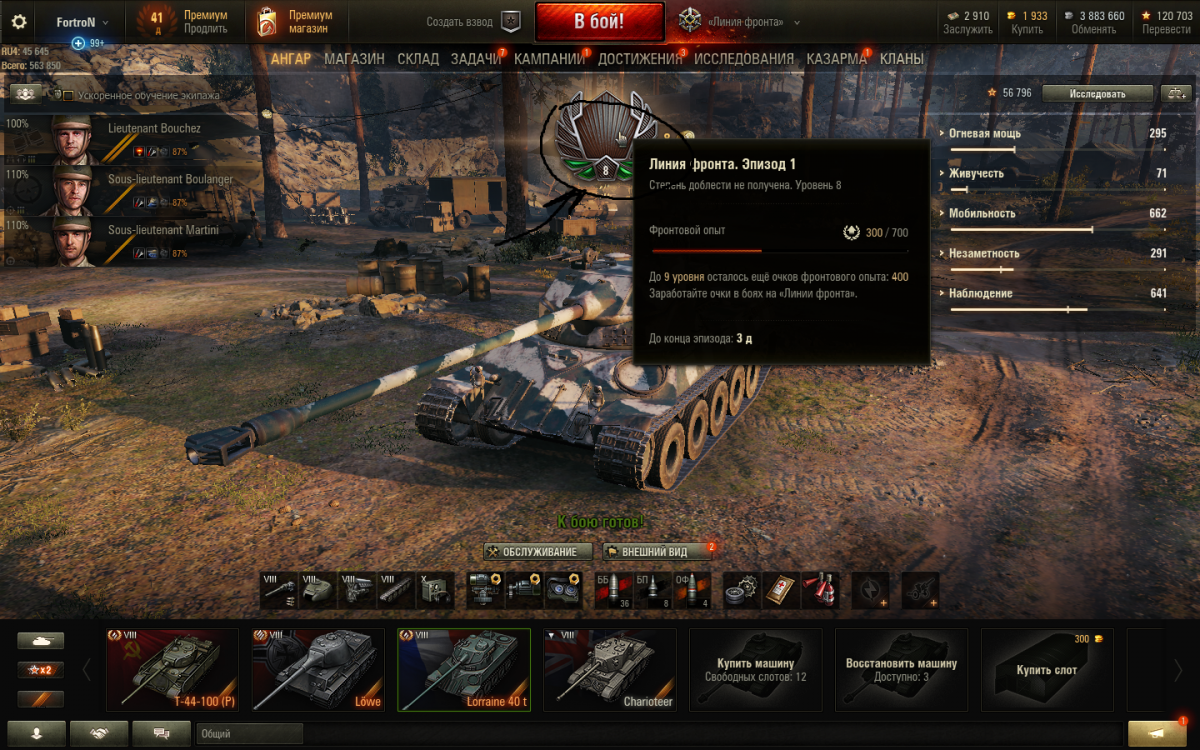
Task: Open the СКЛАД tab
Action: (418, 59)
